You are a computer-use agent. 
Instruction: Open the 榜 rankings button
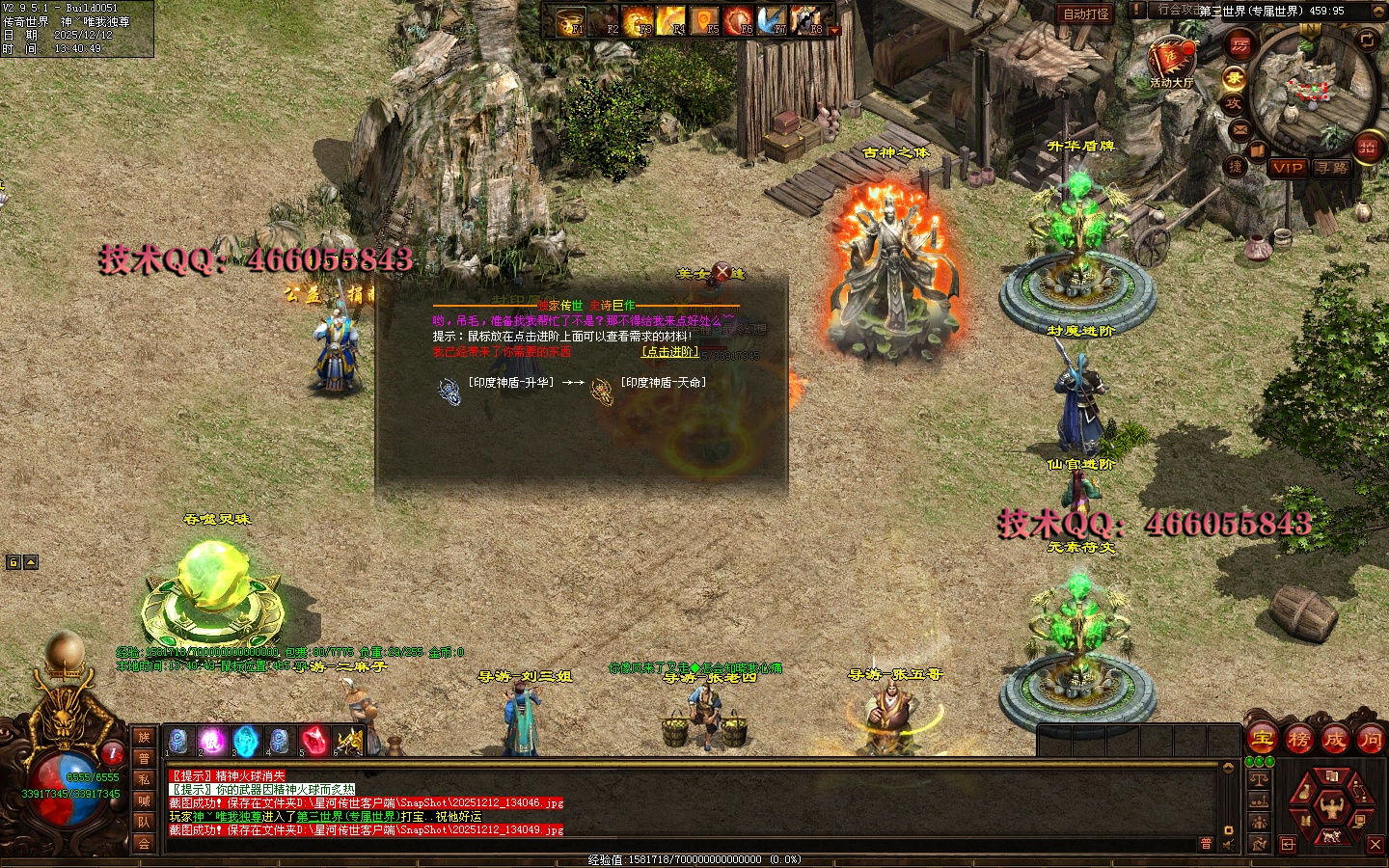1298,740
